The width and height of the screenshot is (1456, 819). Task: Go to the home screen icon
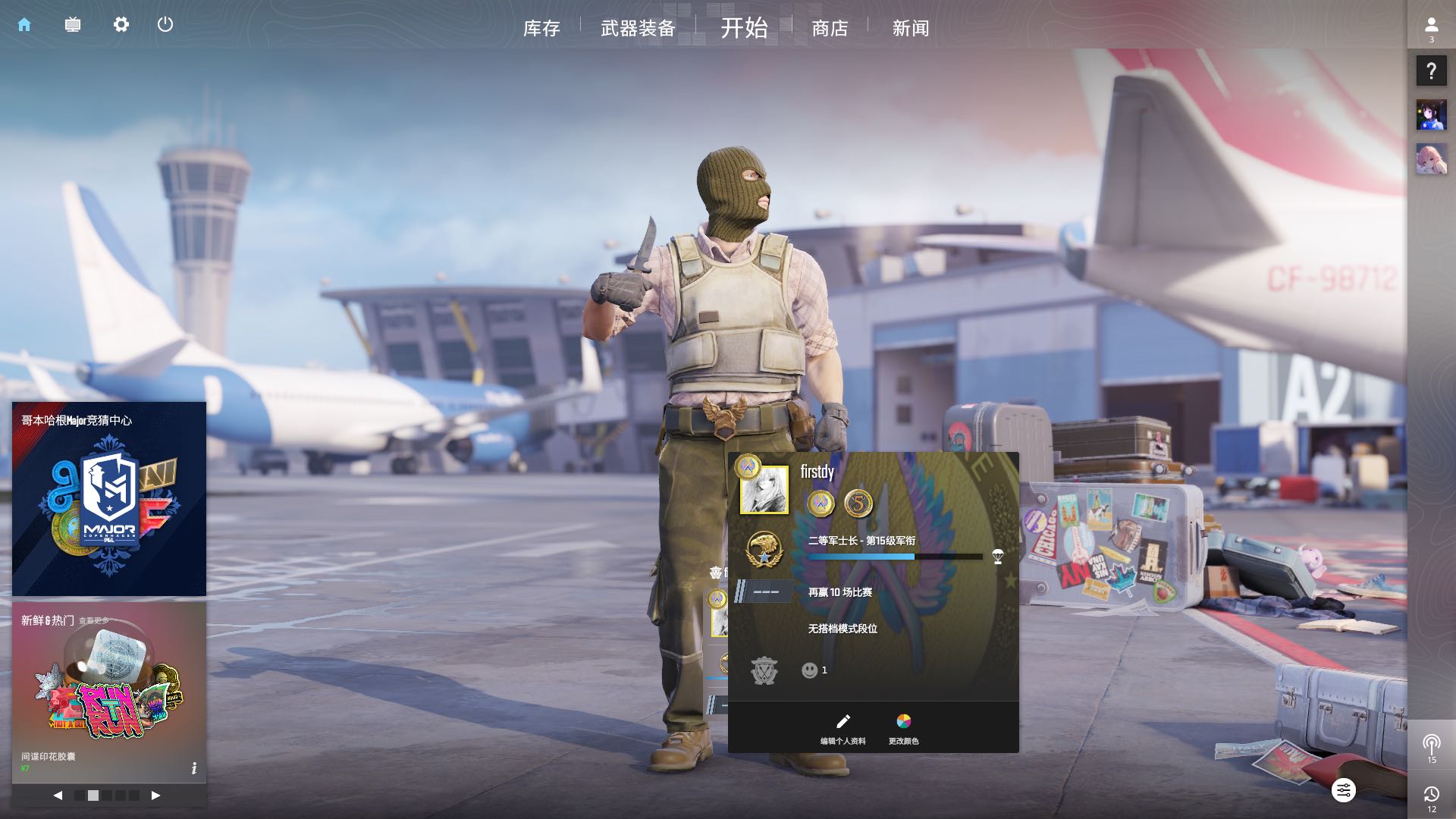click(x=24, y=25)
